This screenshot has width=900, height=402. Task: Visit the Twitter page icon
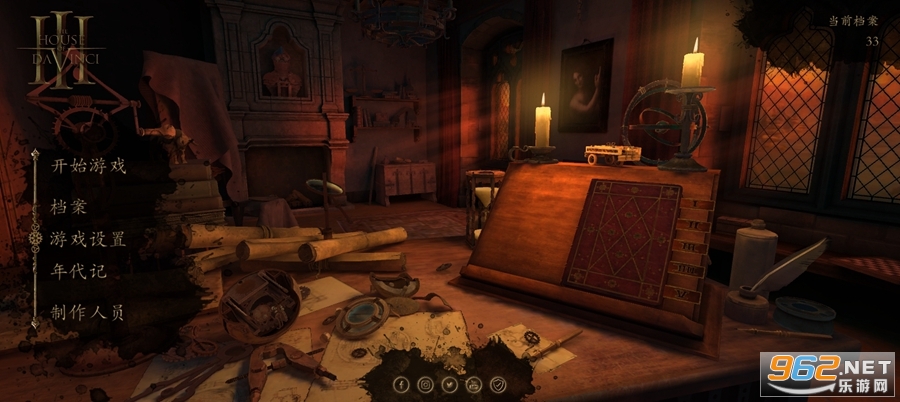450,384
